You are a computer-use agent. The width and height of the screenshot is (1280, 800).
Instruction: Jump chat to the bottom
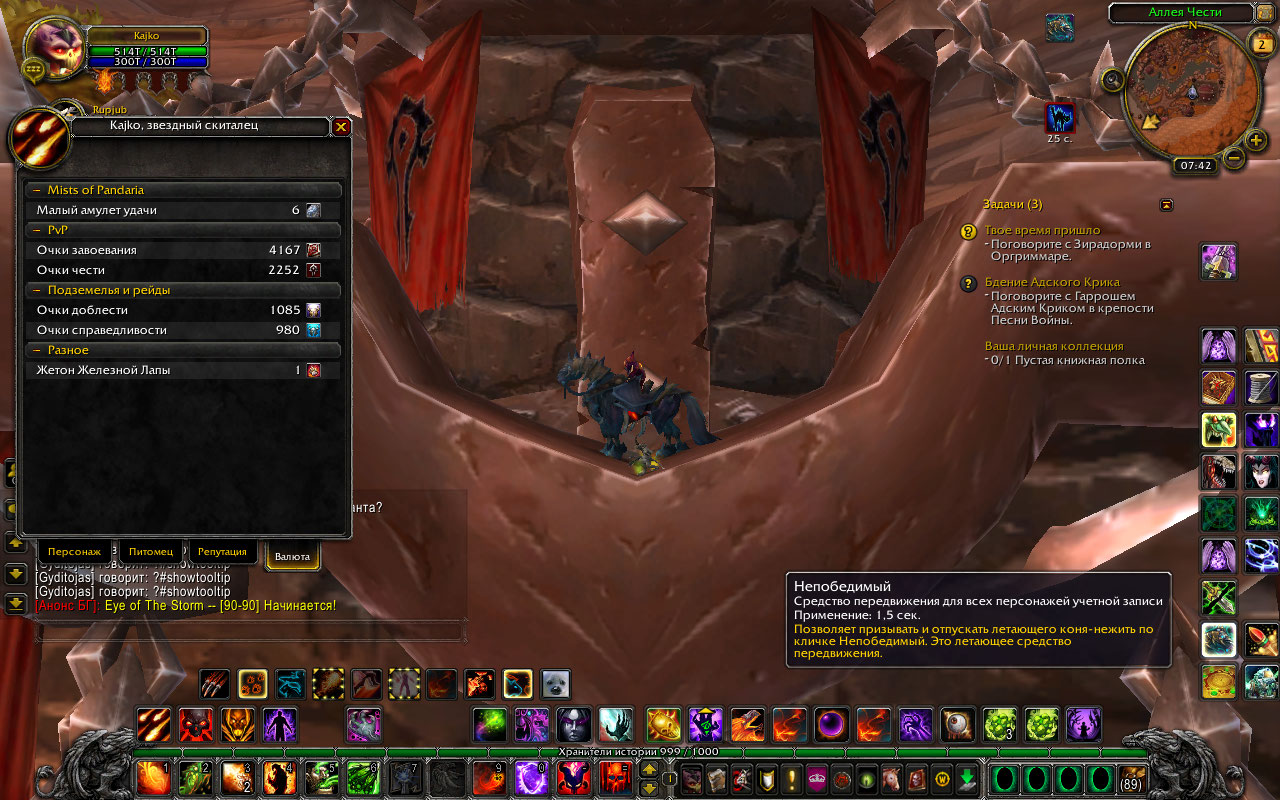[x=15, y=603]
